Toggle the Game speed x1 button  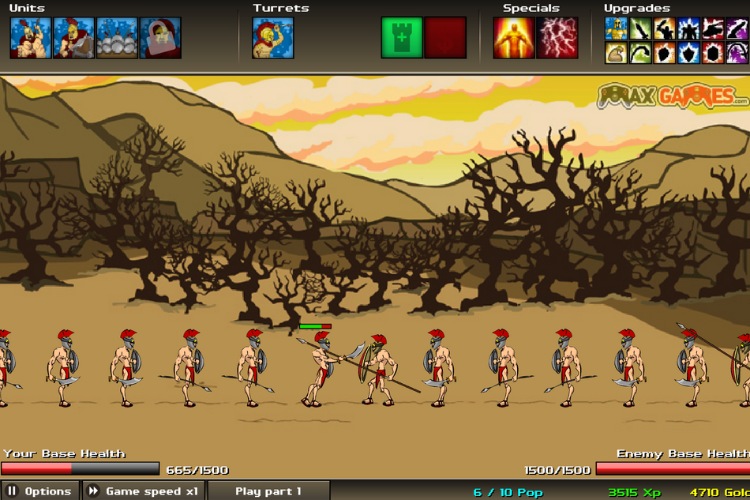(x=143, y=491)
